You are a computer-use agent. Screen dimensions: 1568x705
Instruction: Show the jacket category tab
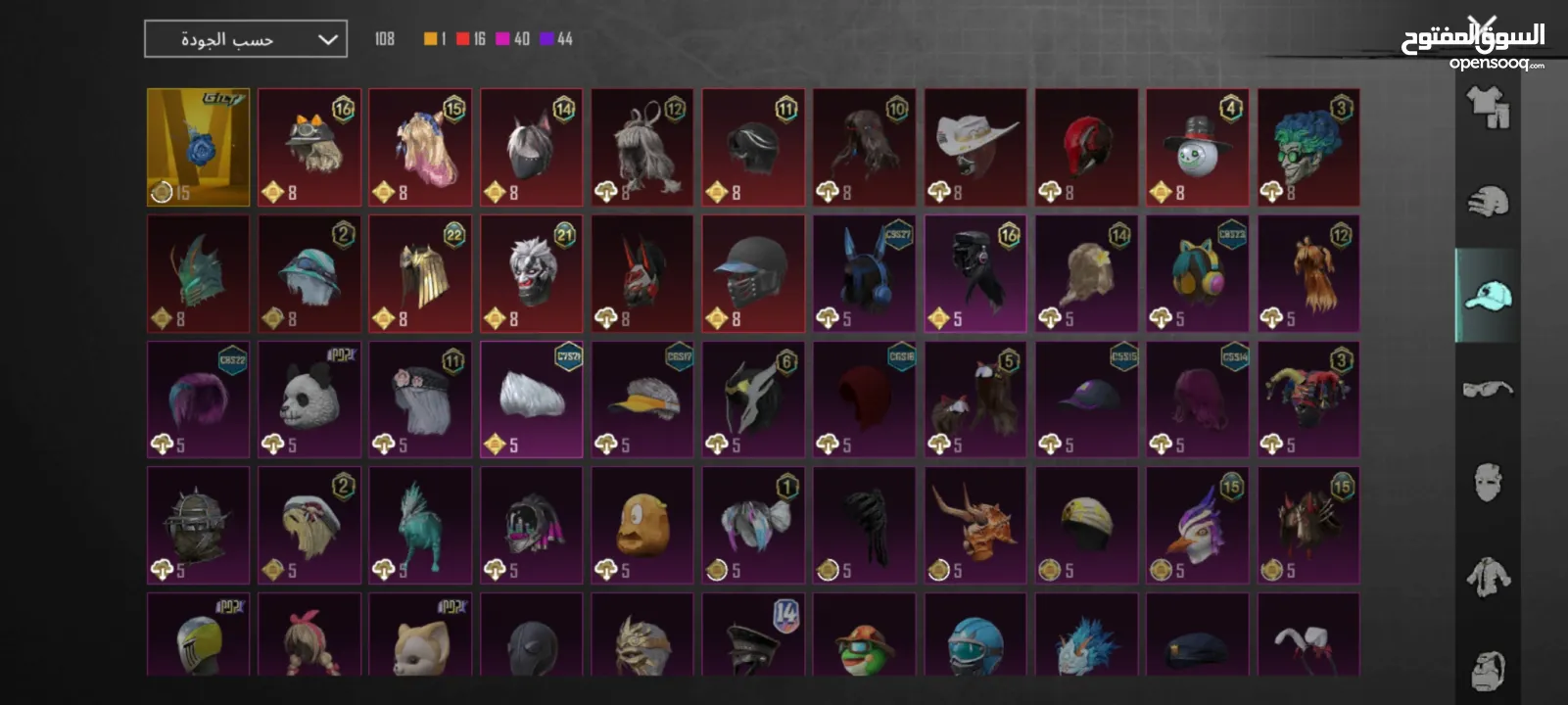(1487, 576)
